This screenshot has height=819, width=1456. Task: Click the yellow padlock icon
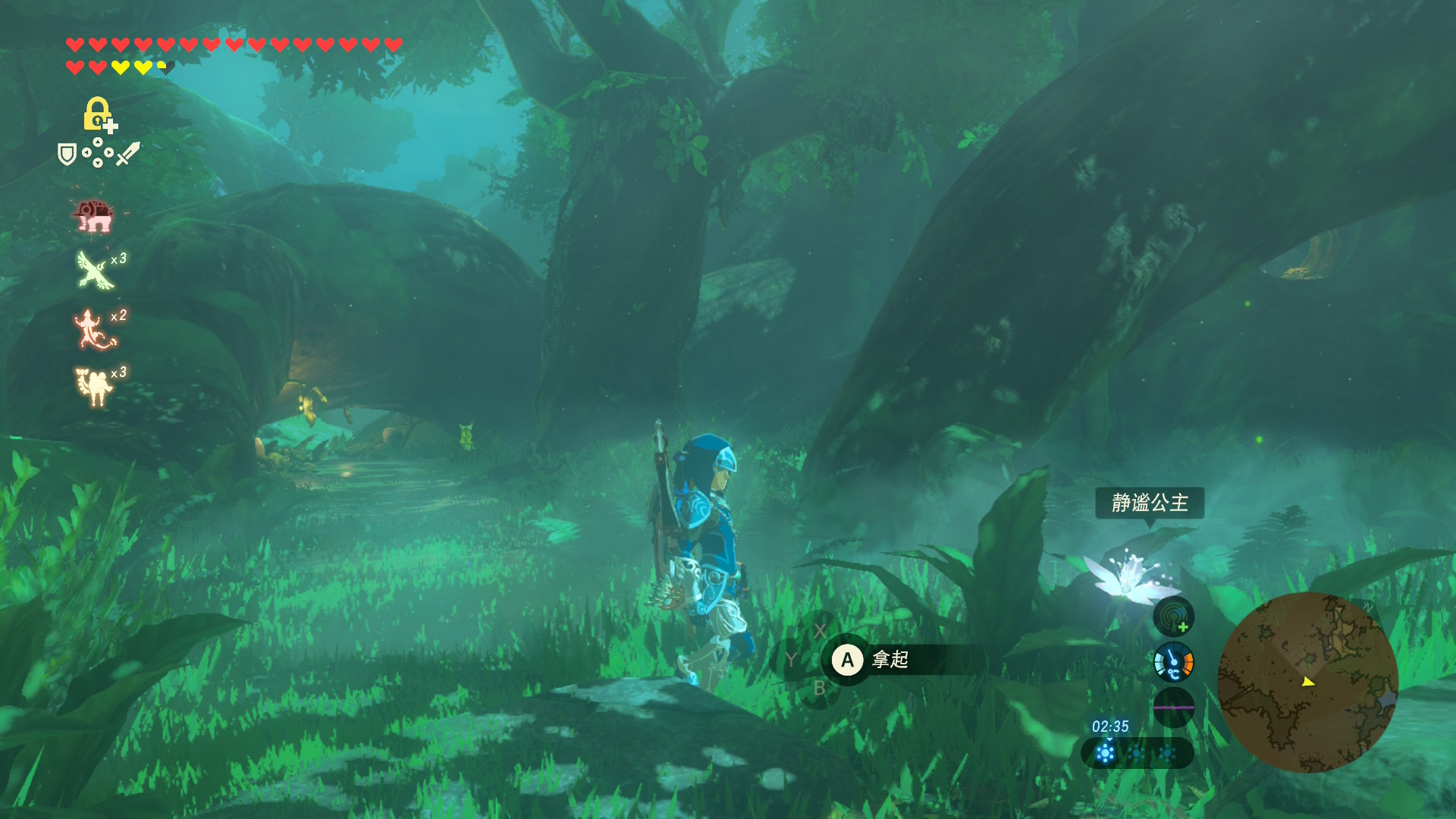97,114
